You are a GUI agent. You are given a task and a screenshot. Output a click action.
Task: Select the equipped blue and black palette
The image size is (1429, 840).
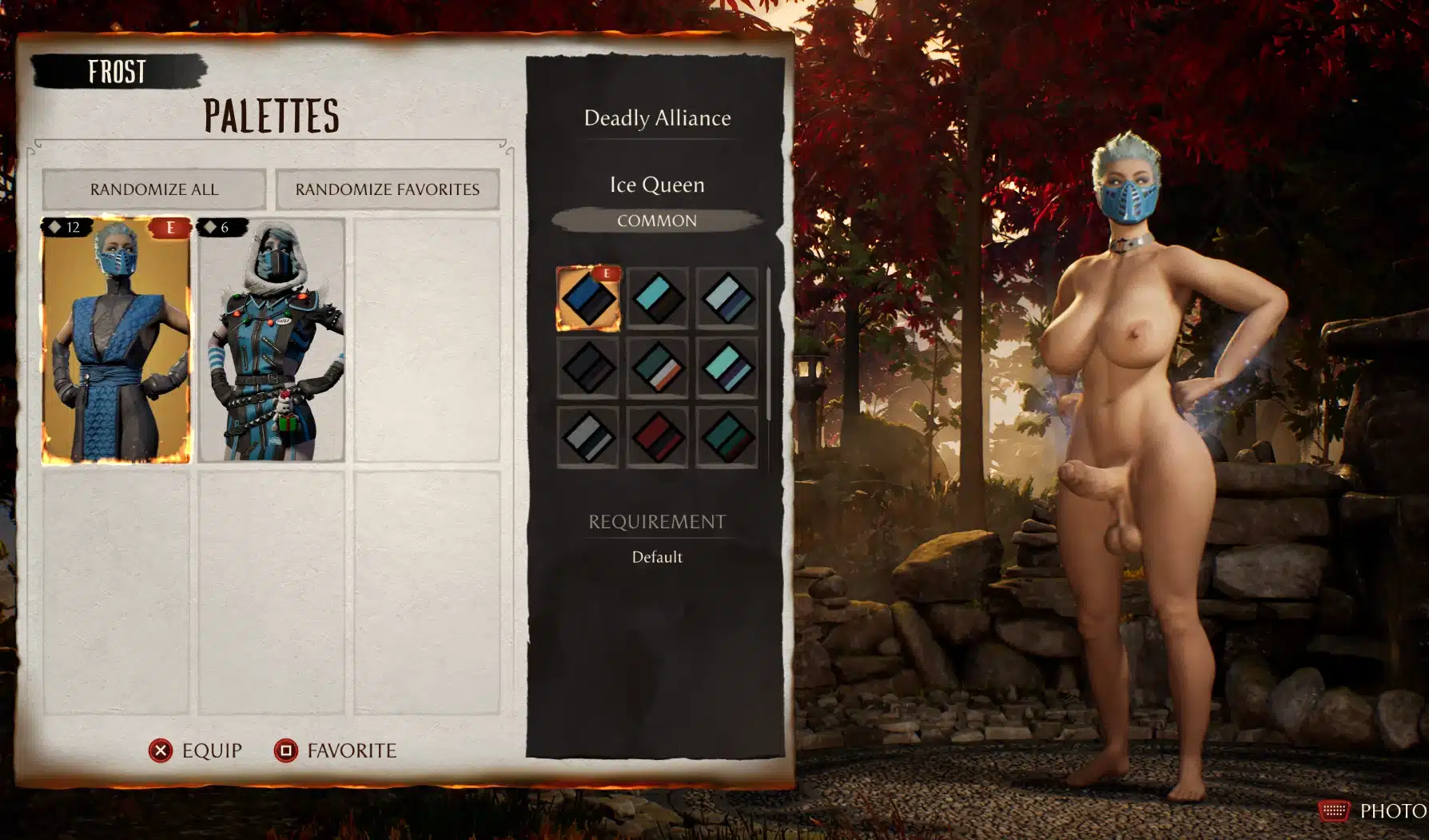coord(588,299)
